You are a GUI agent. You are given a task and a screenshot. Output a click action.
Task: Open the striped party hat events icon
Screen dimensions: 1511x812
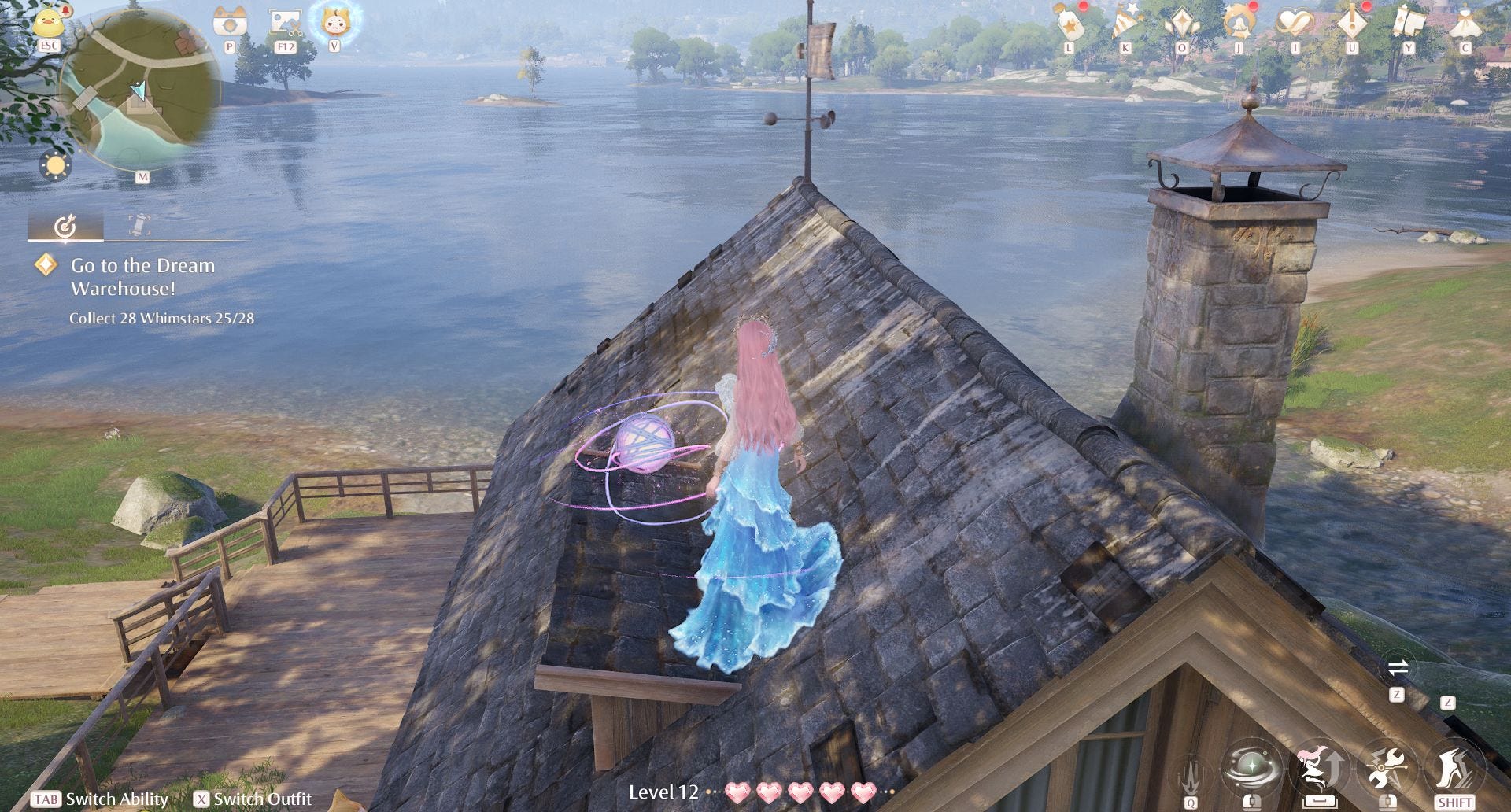(x=1125, y=22)
